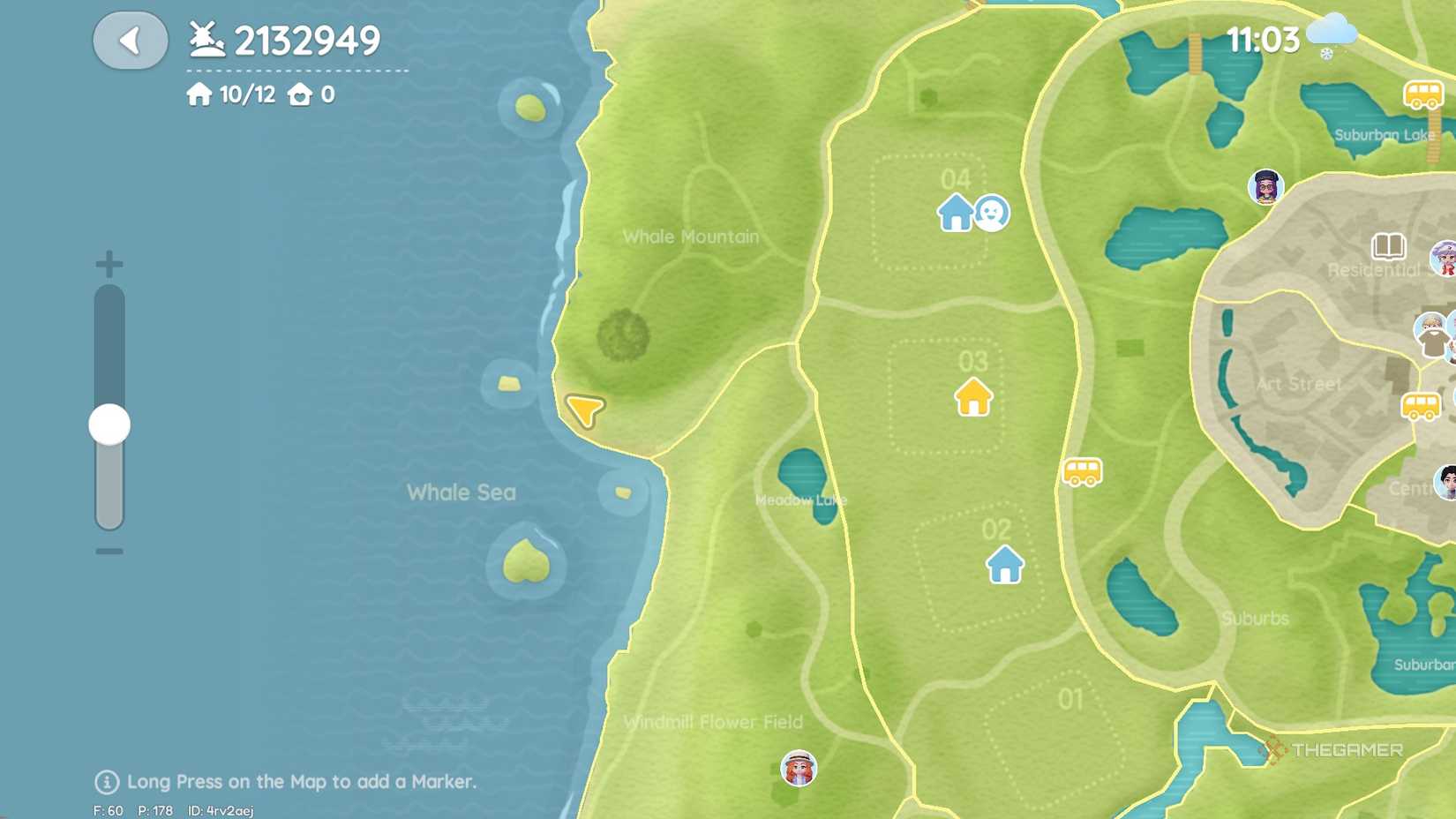
Task: Open the blue house on Plot 02
Action: point(1003,565)
